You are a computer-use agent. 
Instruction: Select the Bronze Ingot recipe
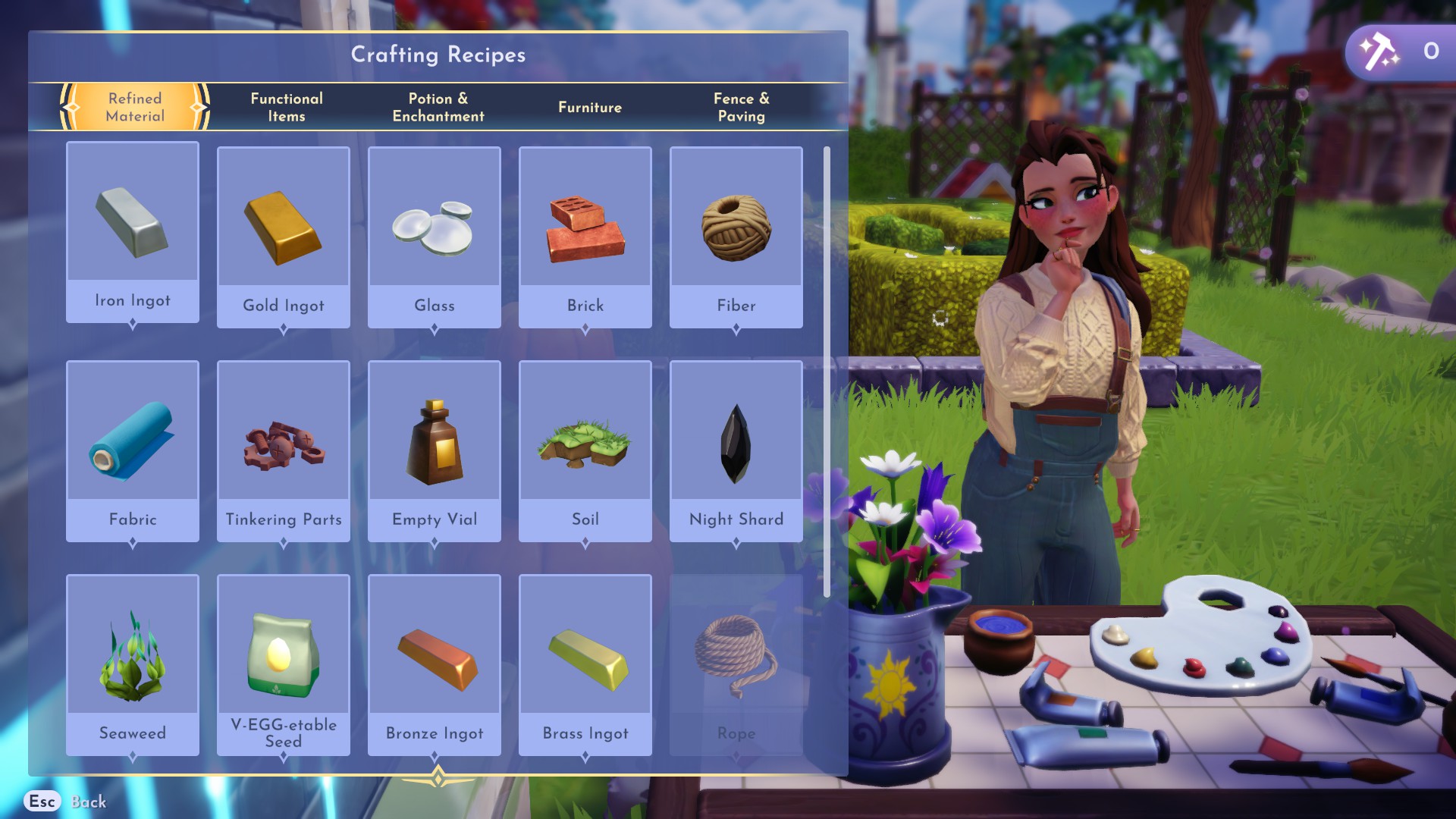[435, 664]
